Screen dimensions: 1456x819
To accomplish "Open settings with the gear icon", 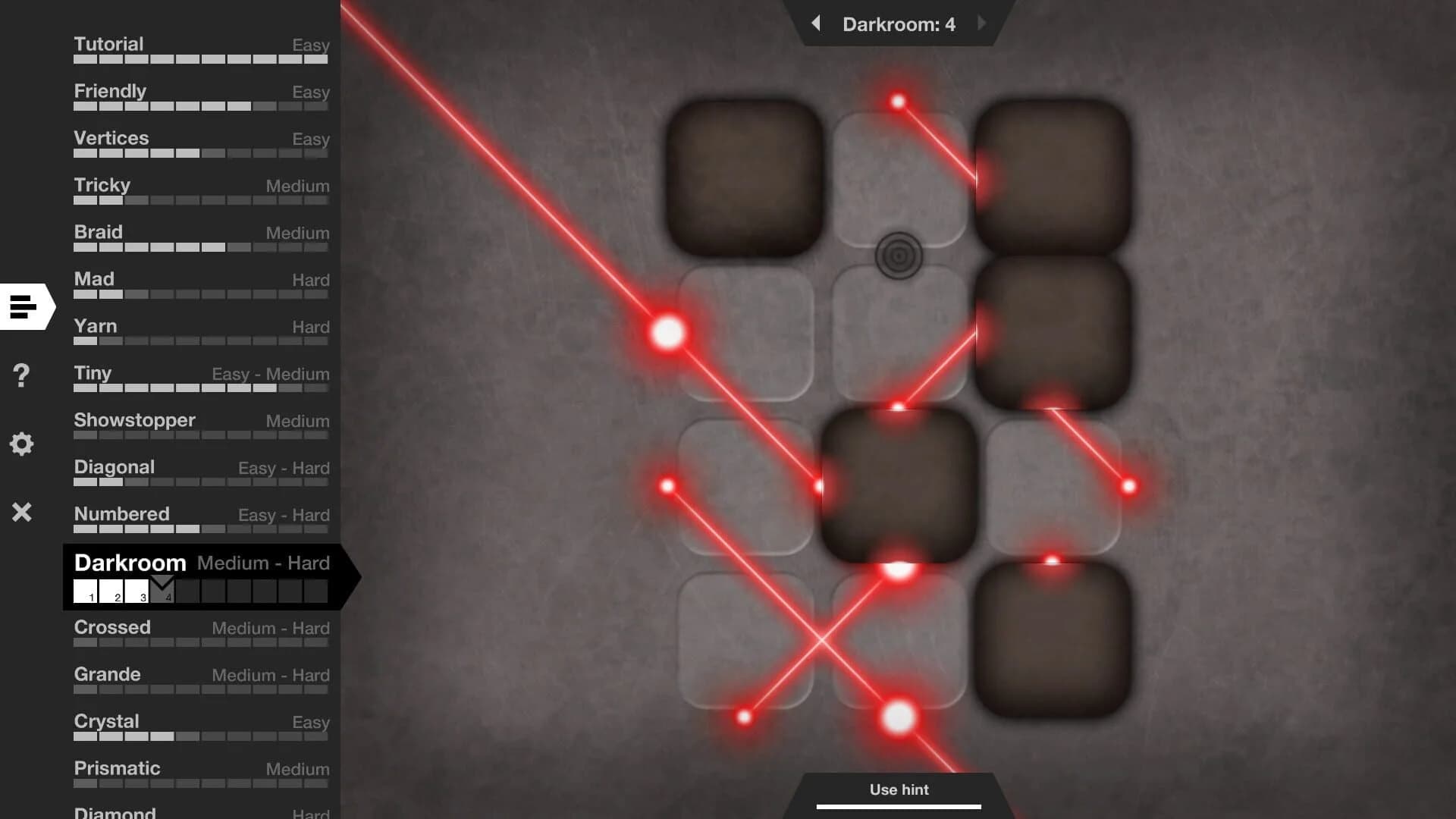I will point(22,444).
